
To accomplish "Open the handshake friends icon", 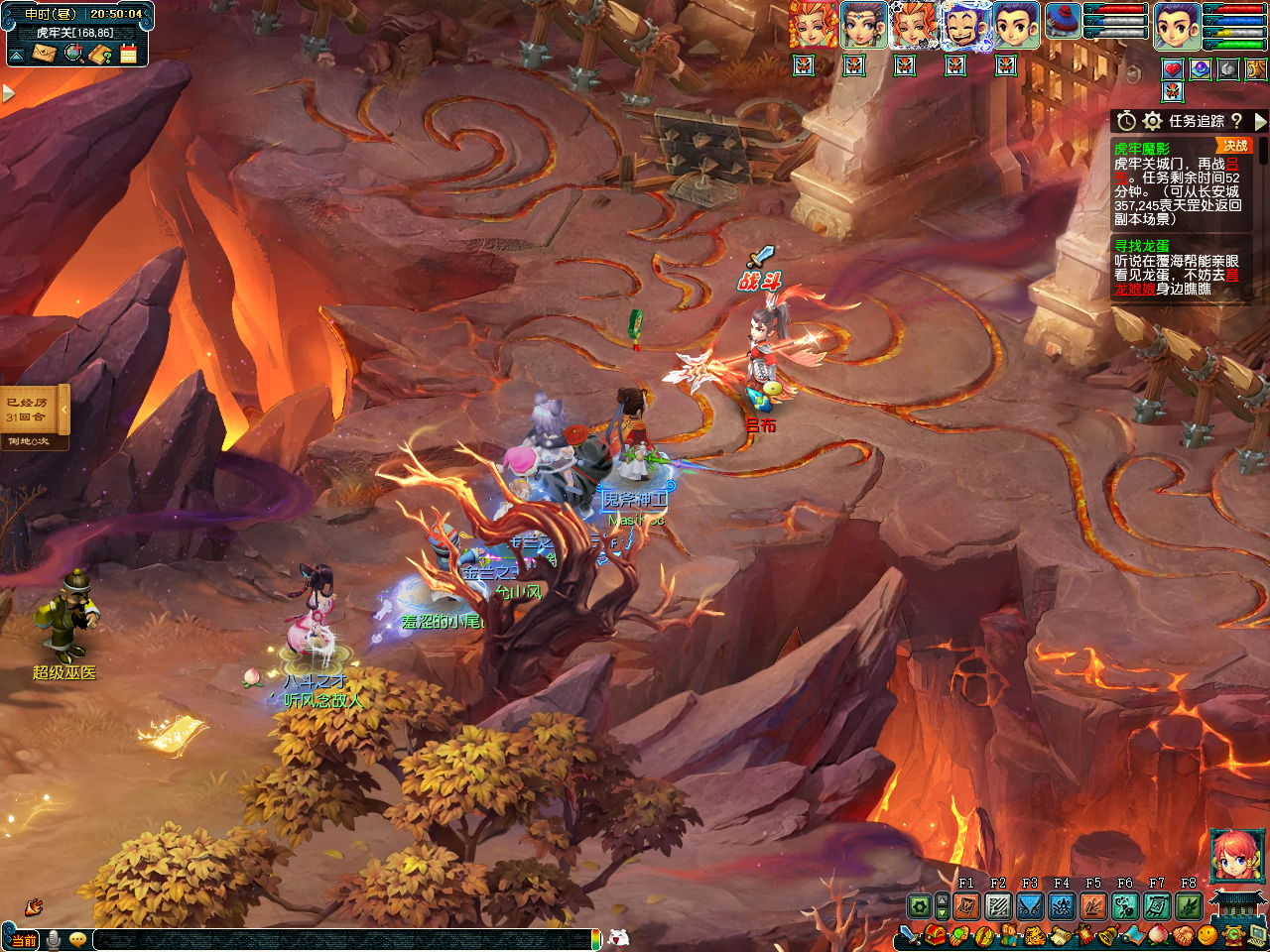I will pyautogui.click(x=1184, y=935).
